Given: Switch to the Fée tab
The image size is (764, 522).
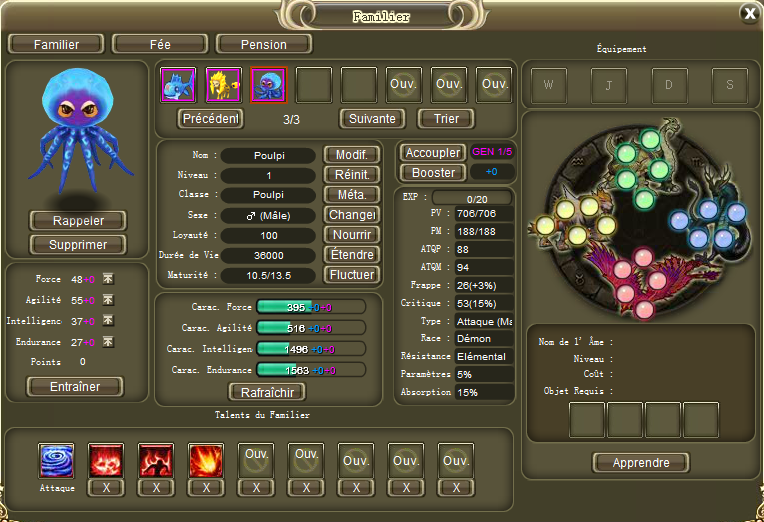Looking at the screenshot, I should click(160, 44).
